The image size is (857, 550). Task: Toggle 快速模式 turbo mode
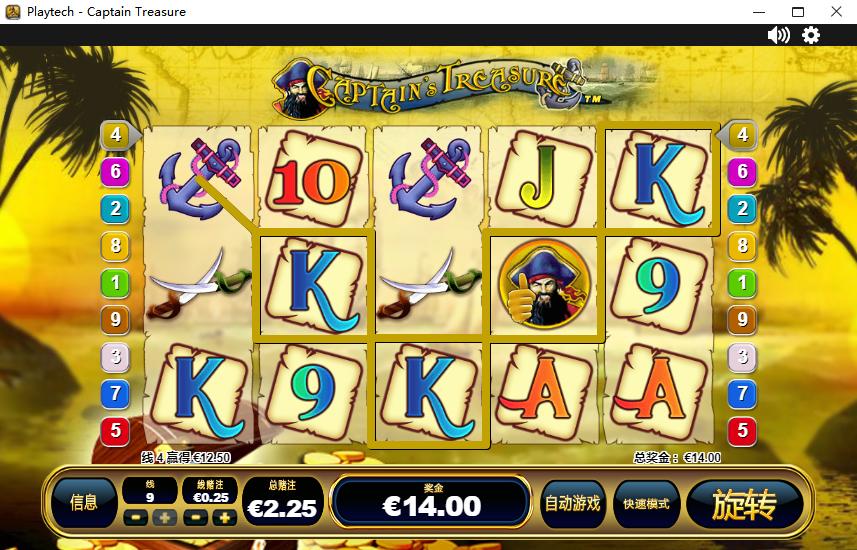coord(647,503)
